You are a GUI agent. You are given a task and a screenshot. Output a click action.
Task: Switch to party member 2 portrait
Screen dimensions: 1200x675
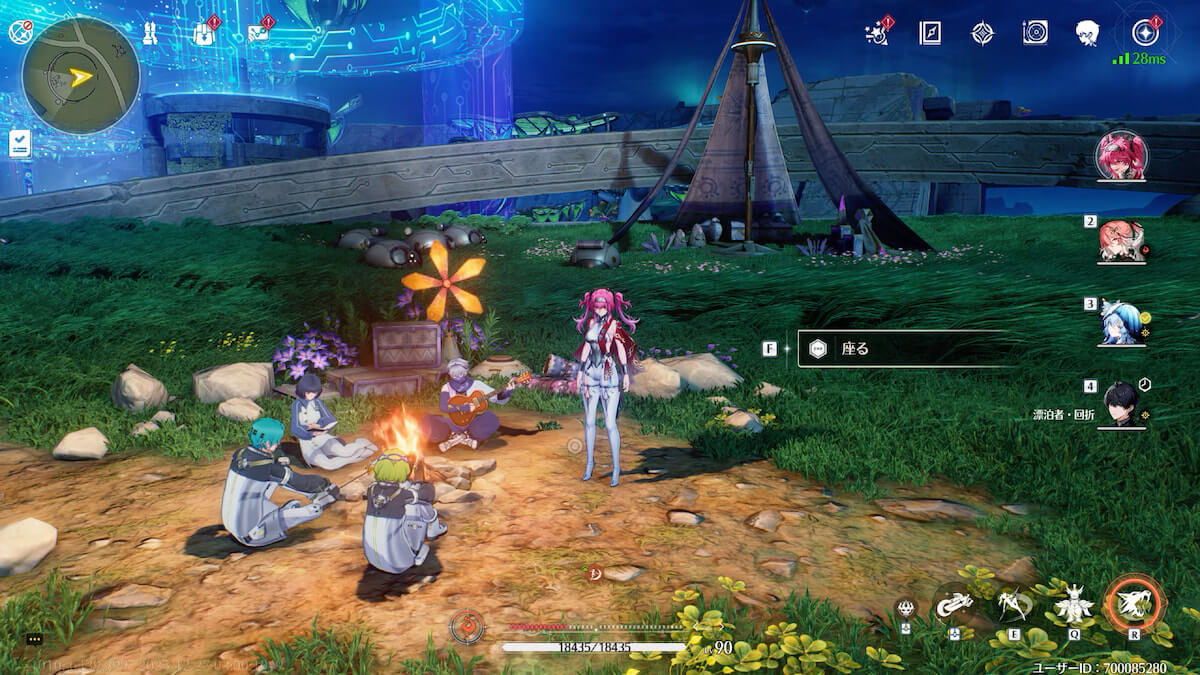tap(1121, 240)
